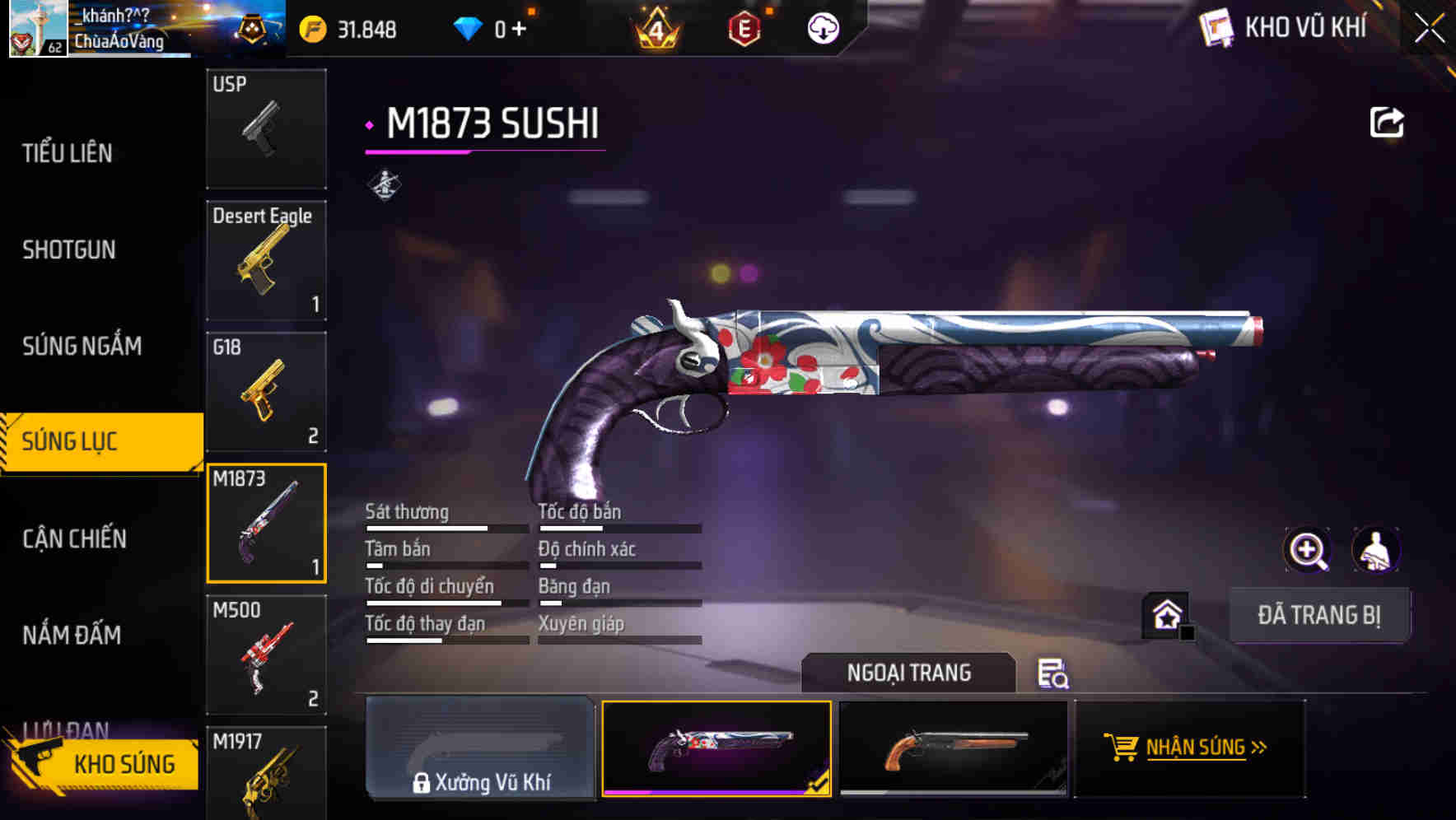Screen dimensions: 1456x820
Task: Open the SÚNG NGẮM sidebar category
Action: point(82,347)
